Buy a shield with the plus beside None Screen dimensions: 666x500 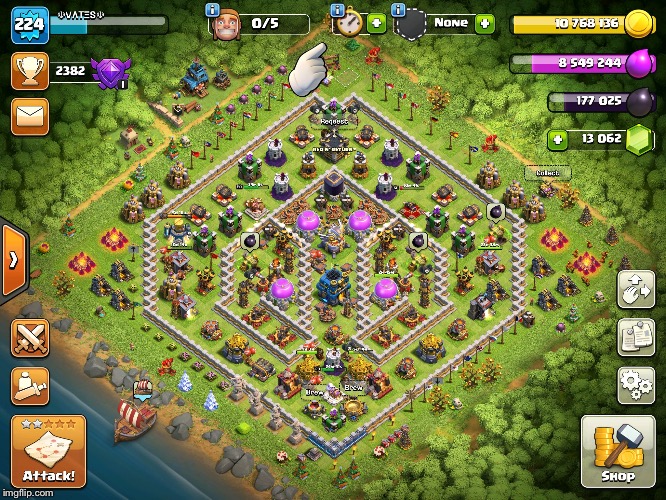click(x=485, y=23)
